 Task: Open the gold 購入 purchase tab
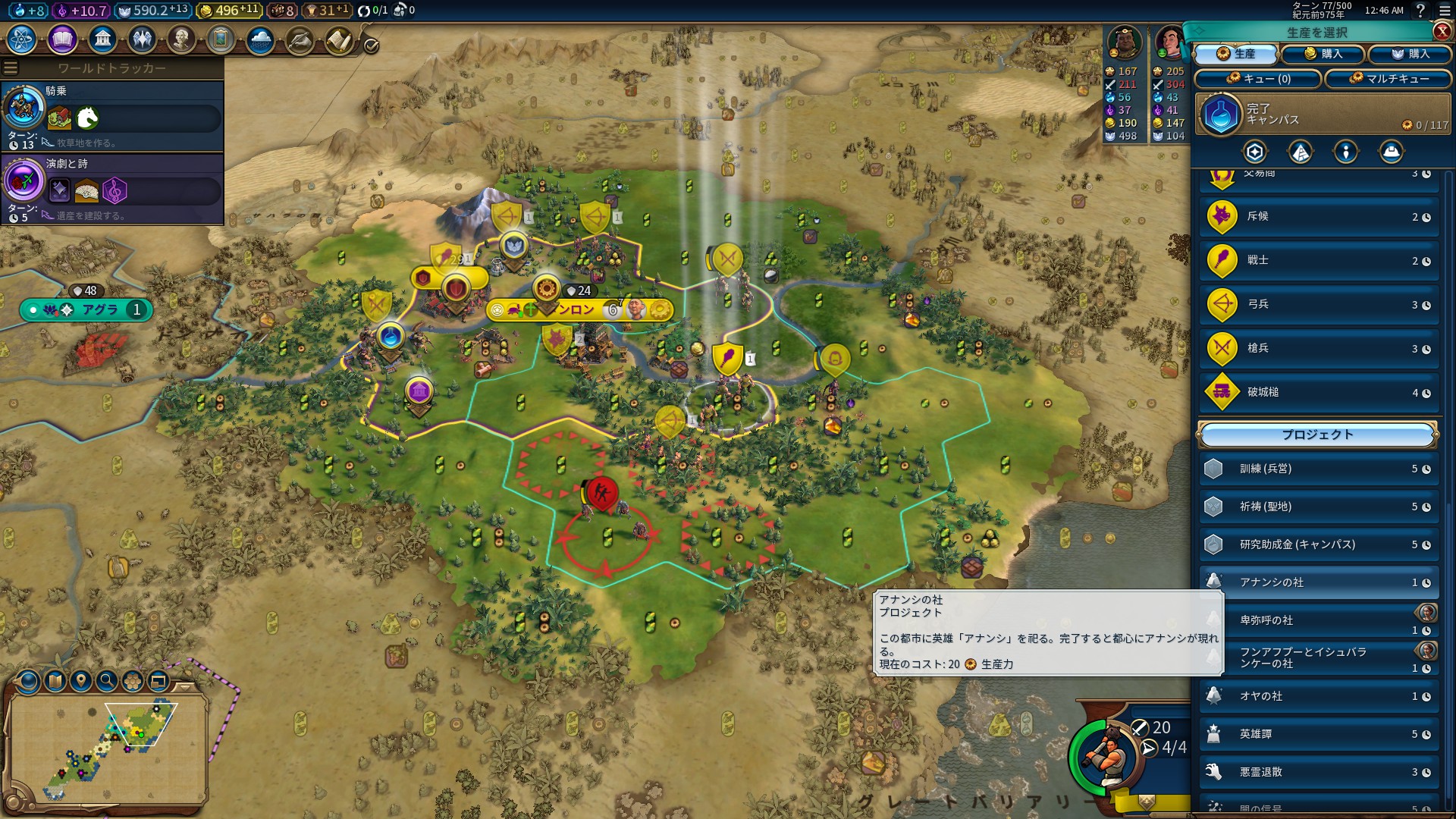tap(1323, 54)
